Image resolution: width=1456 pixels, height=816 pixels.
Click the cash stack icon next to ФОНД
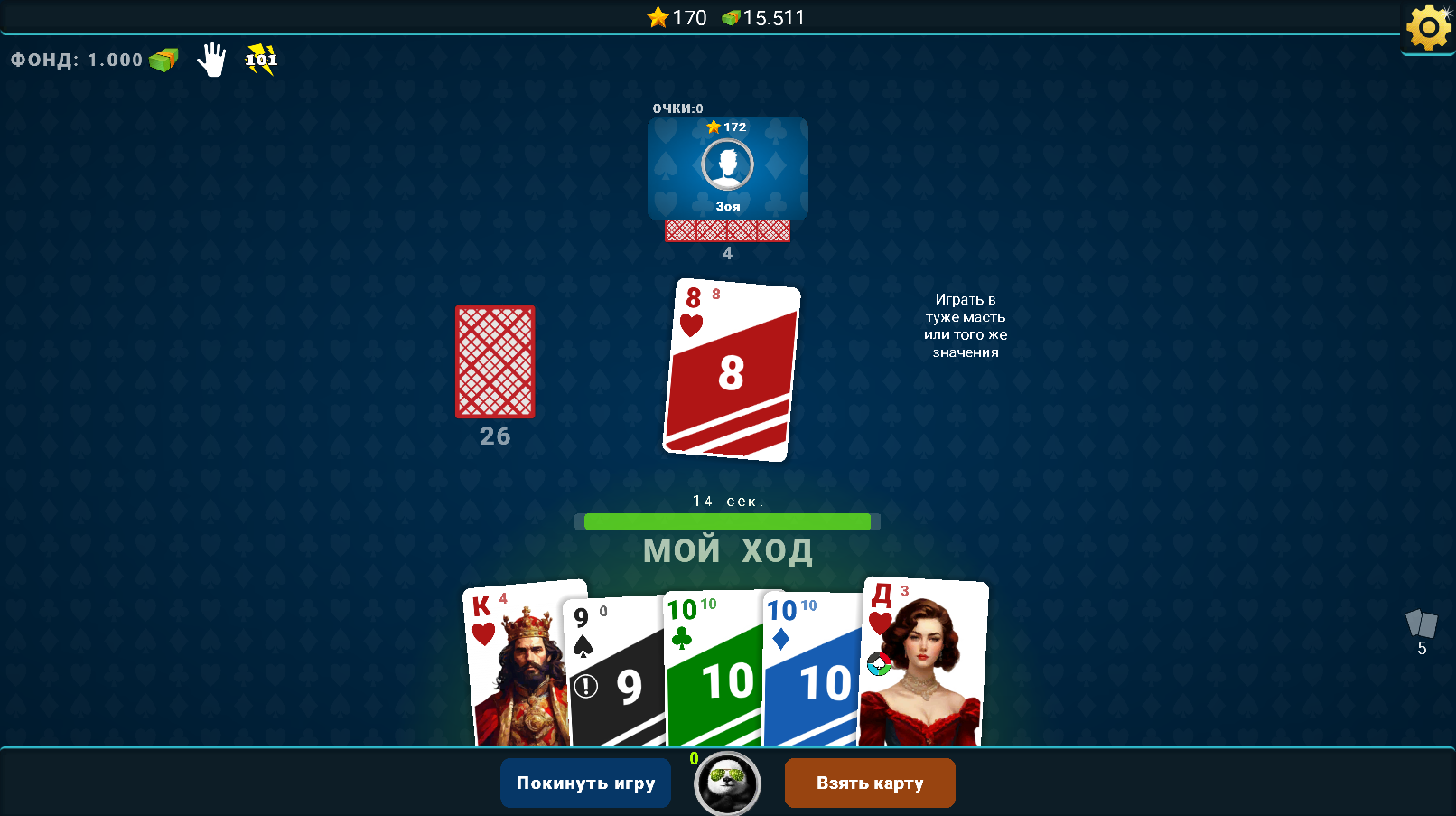(x=161, y=60)
